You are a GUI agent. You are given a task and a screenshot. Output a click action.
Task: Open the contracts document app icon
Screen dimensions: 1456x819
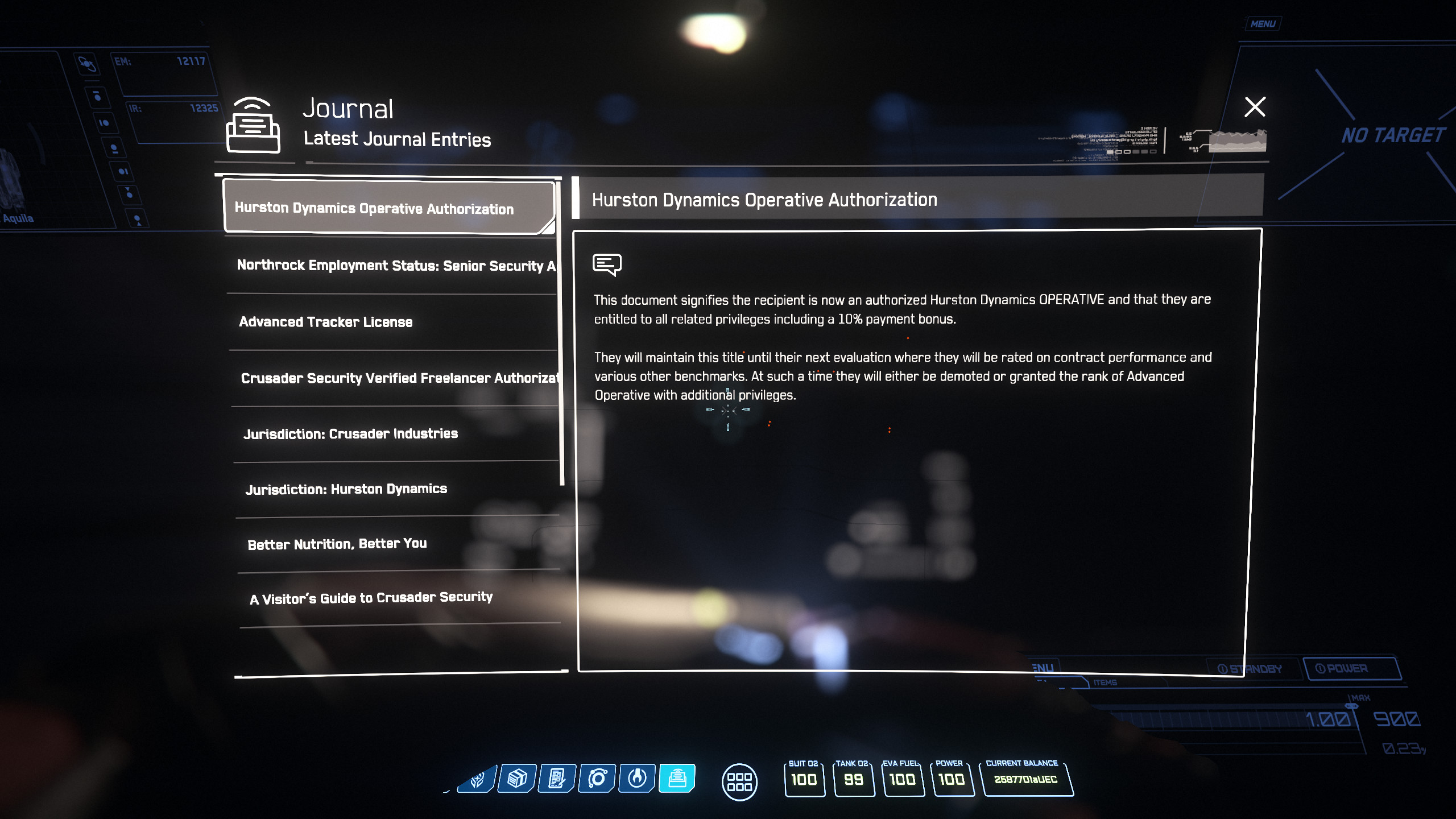pos(557,778)
